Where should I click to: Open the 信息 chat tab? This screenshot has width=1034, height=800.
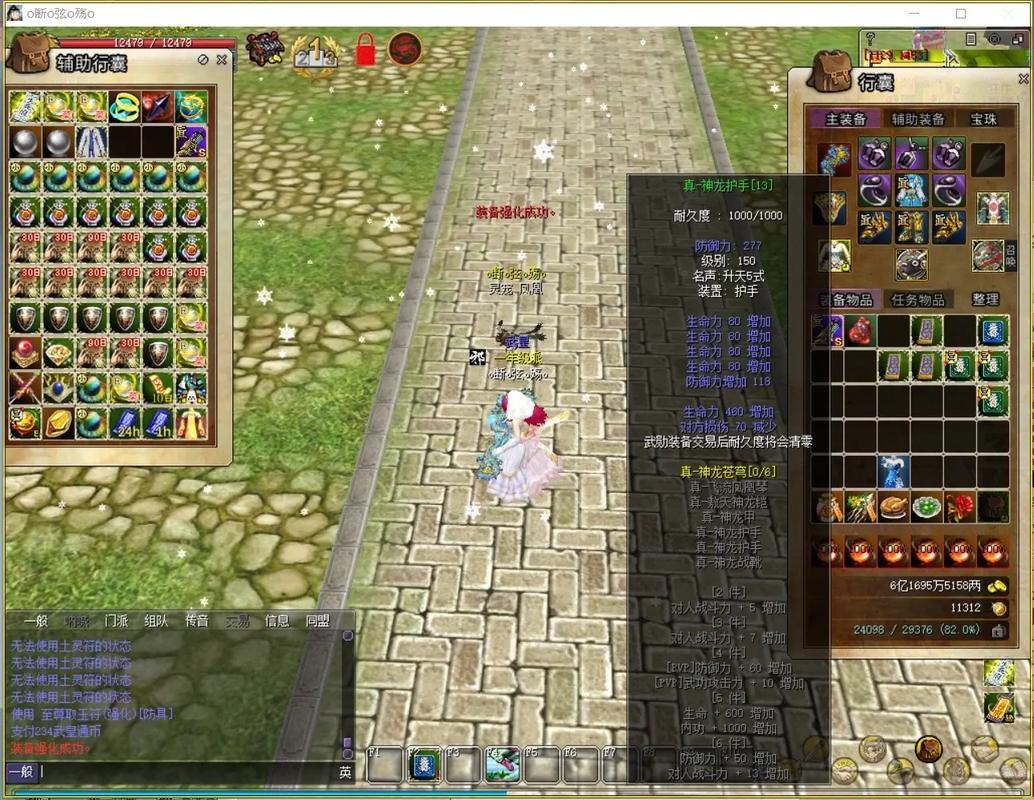[277, 621]
